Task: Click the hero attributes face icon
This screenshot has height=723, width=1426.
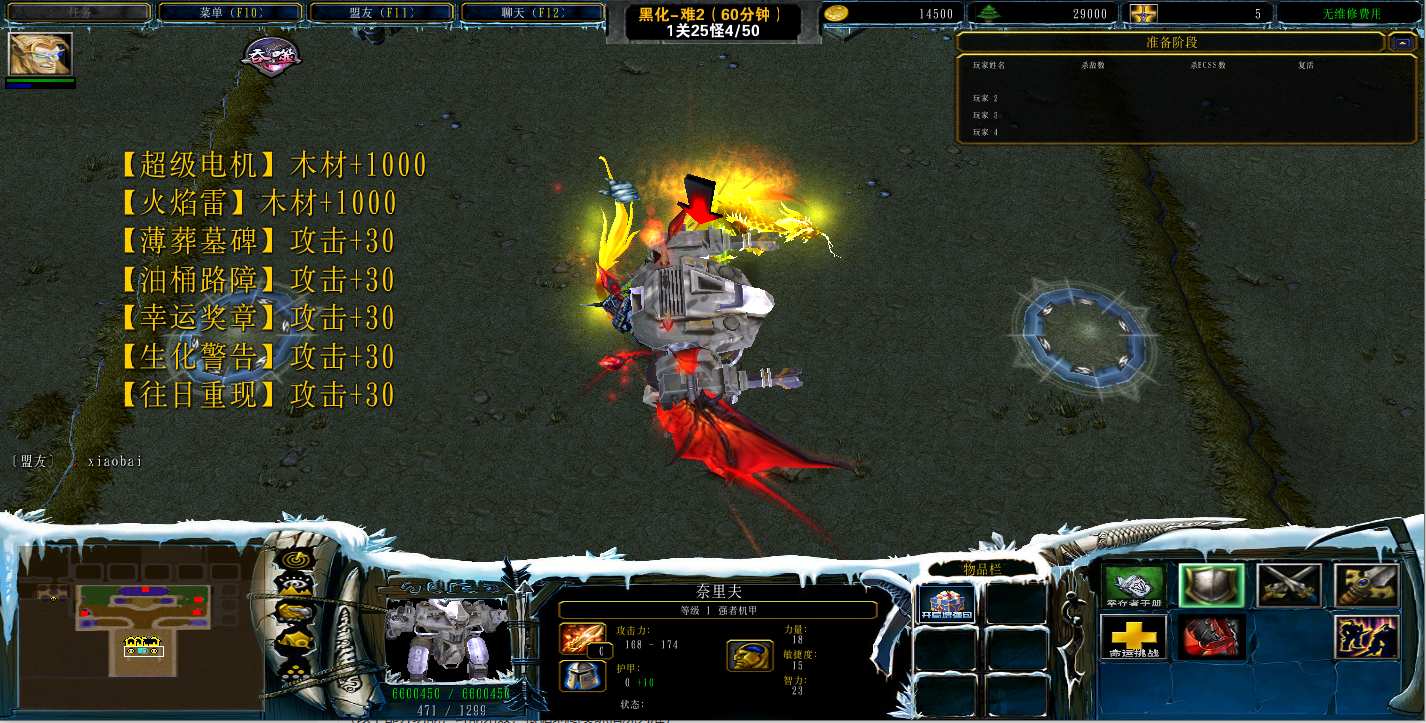Action: click(749, 655)
